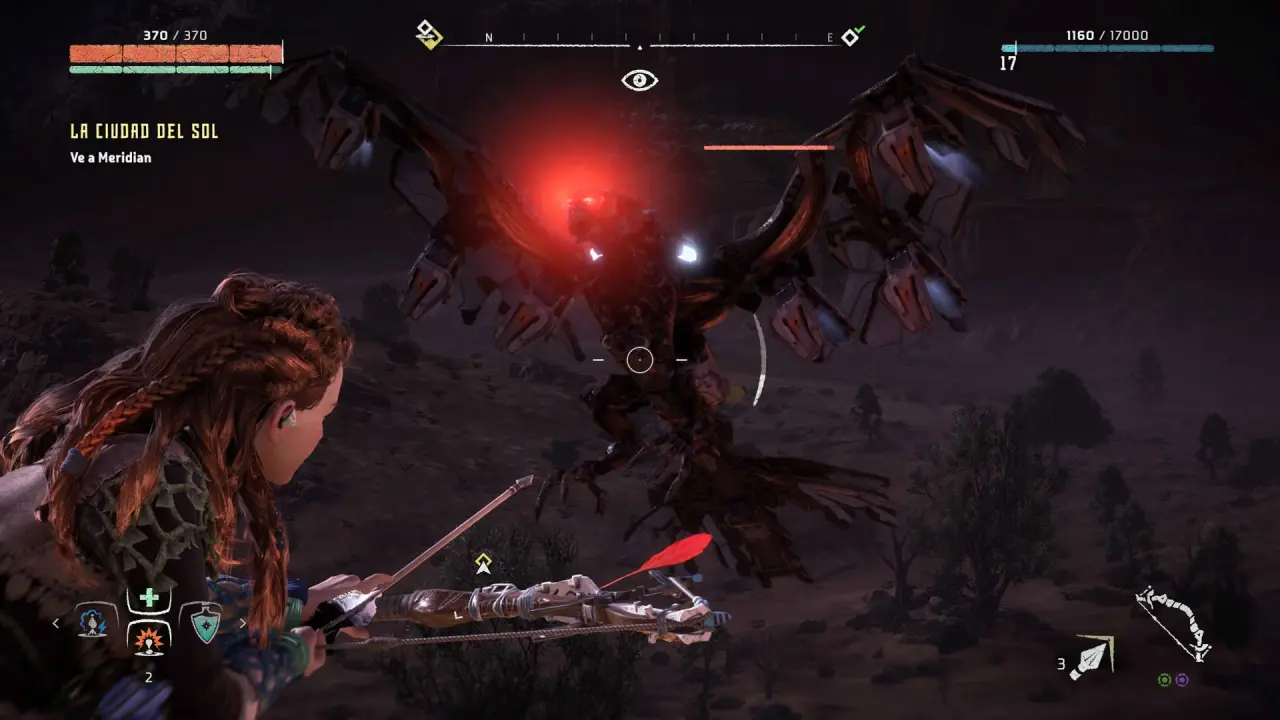Cycle quick items with the left arrow
Image resolution: width=1280 pixels, height=720 pixels.
[x=56, y=624]
